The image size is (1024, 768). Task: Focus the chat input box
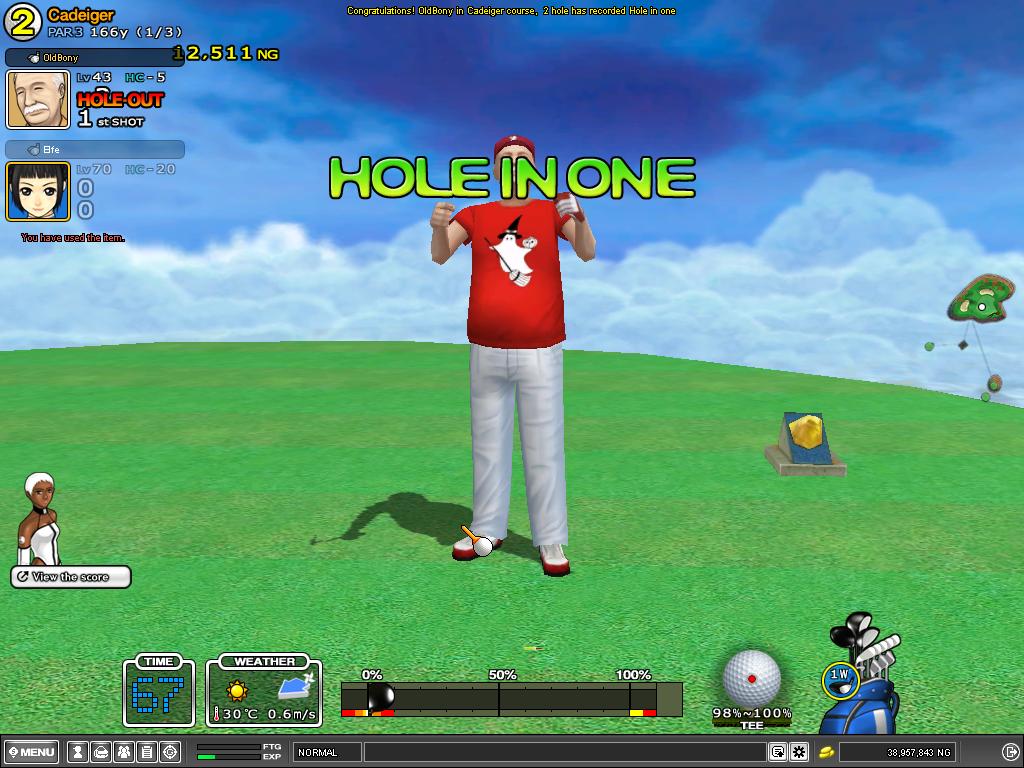(565, 752)
